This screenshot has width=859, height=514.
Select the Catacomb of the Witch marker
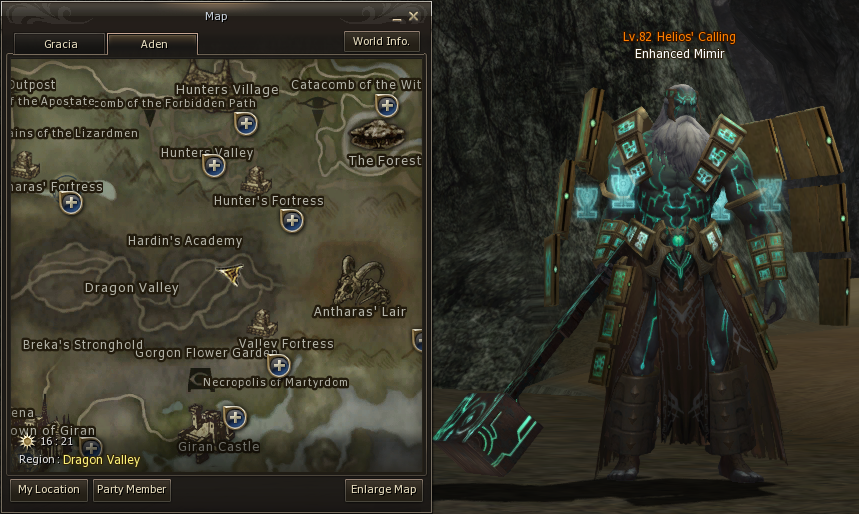pos(387,105)
